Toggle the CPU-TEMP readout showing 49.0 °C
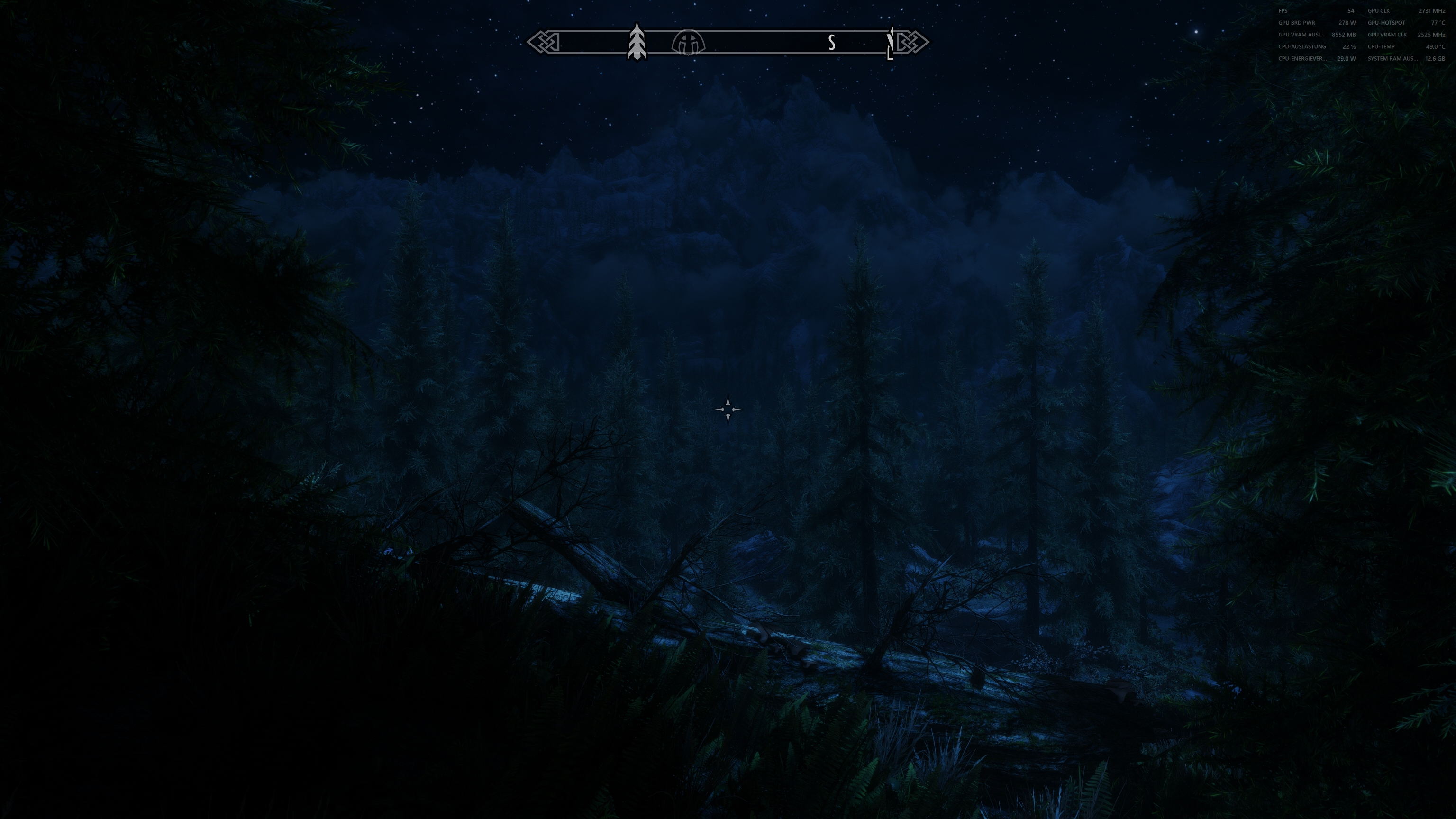The width and height of the screenshot is (1456, 819). click(x=1382, y=46)
